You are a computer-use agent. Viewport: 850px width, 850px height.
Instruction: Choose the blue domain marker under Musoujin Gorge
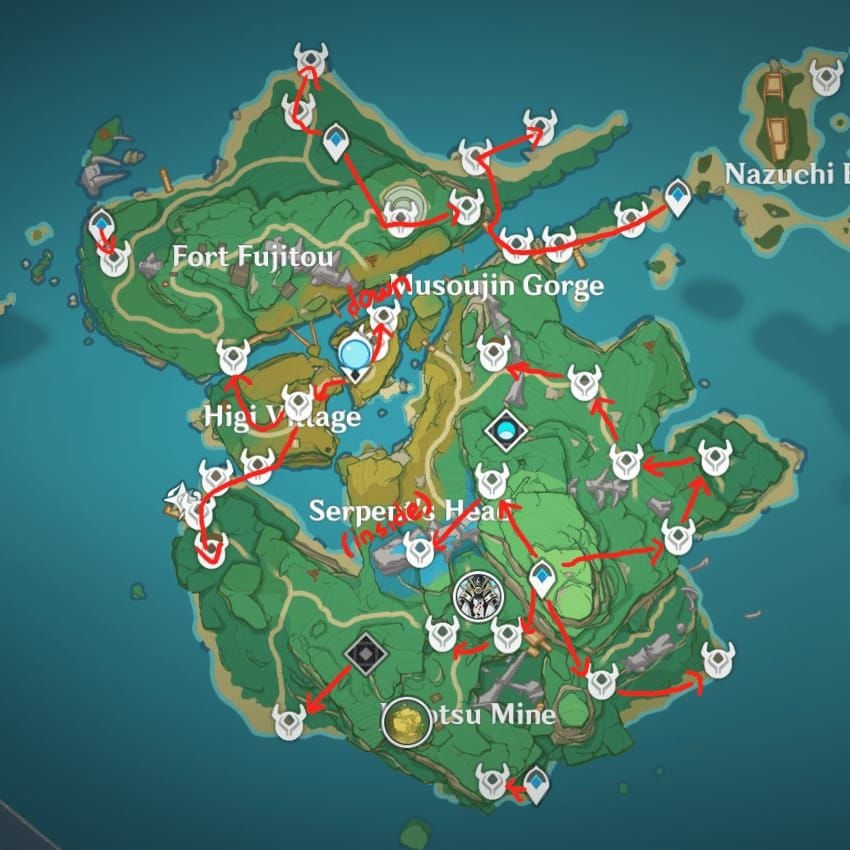[505, 430]
